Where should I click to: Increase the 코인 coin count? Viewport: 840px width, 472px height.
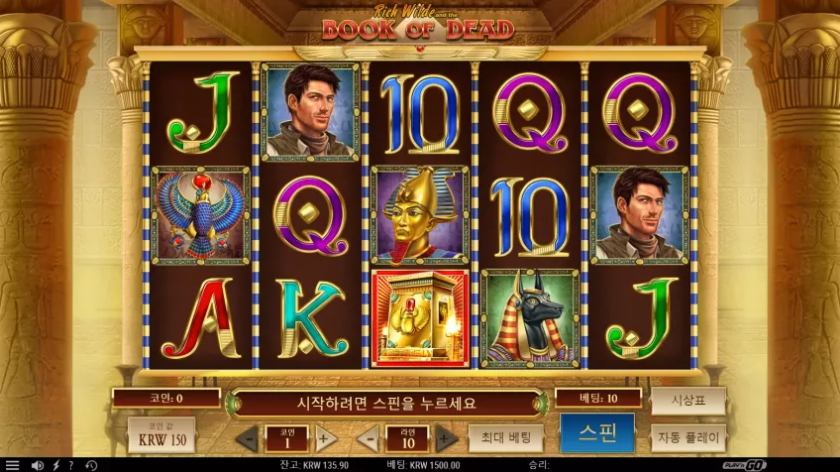tap(326, 438)
